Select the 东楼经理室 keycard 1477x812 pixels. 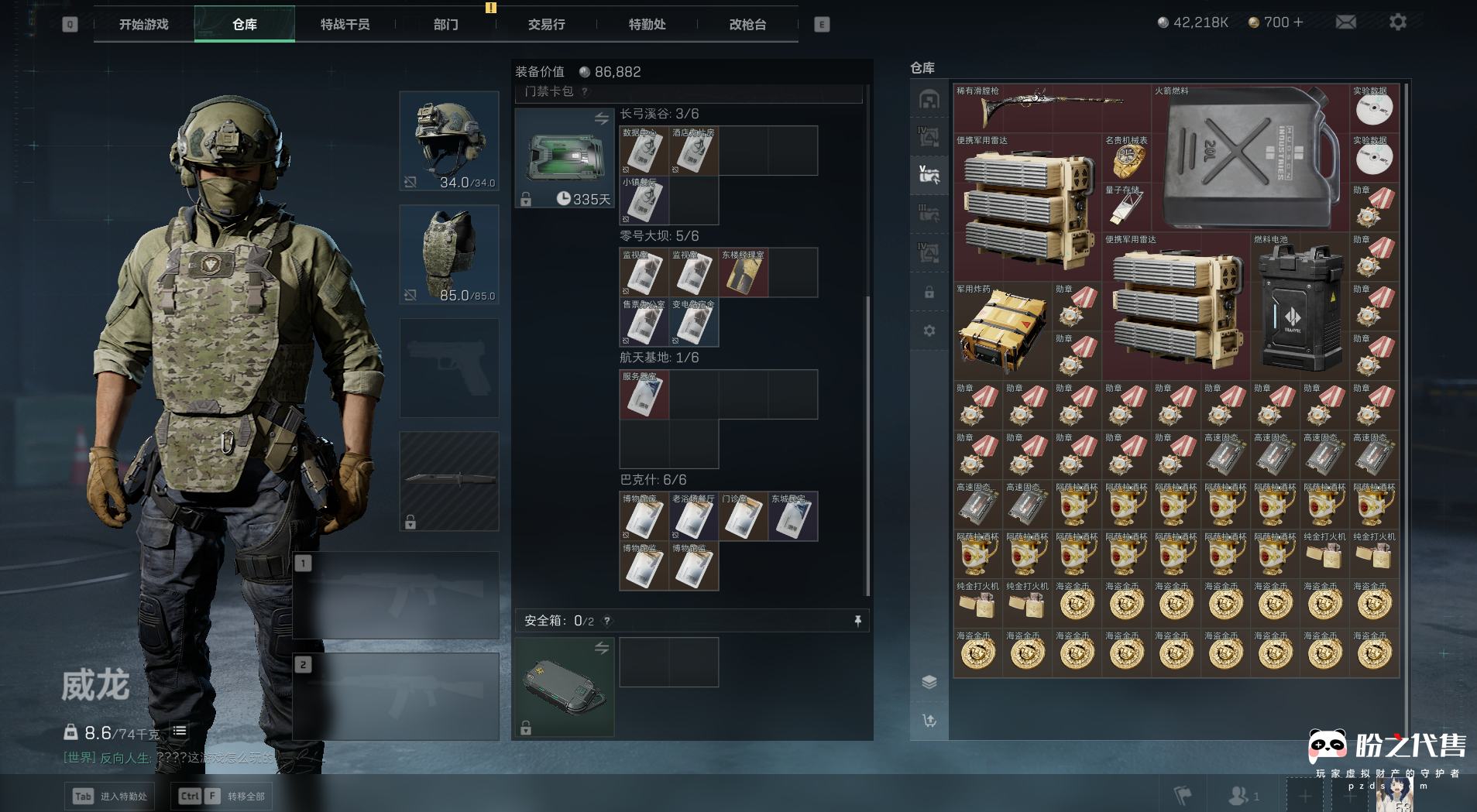[x=744, y=272]
